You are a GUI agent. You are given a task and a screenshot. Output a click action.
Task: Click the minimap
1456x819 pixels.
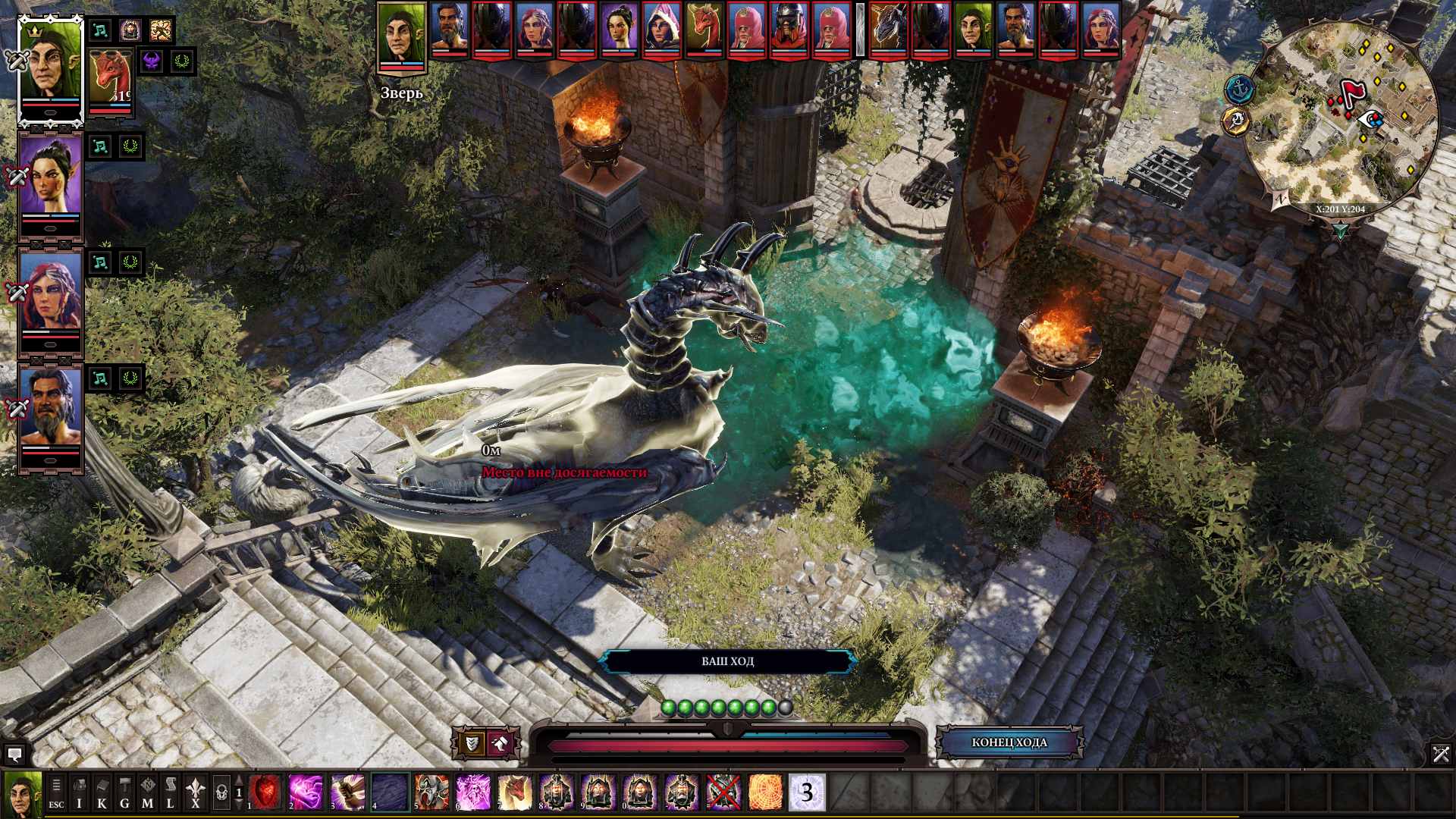click(1342, 114)
